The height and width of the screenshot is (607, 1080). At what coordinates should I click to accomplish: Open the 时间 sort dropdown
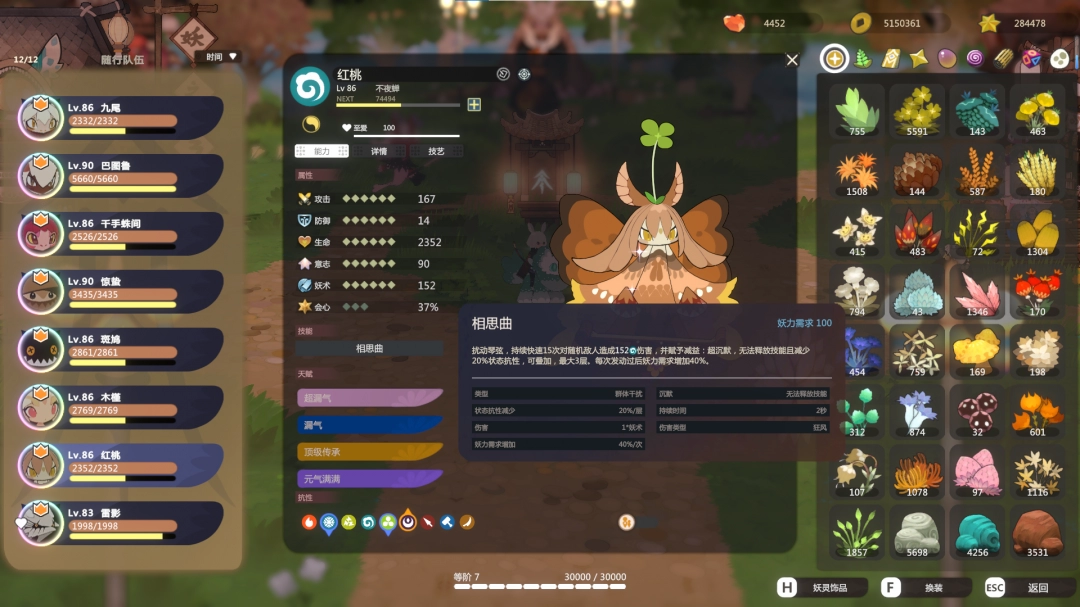click(222, 57)
